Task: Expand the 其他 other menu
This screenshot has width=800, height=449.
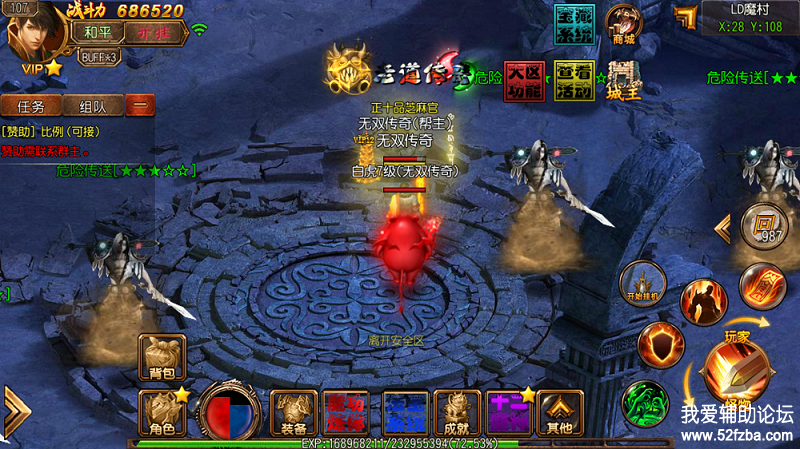Action: pyautogui.click(x=559, y=411)
